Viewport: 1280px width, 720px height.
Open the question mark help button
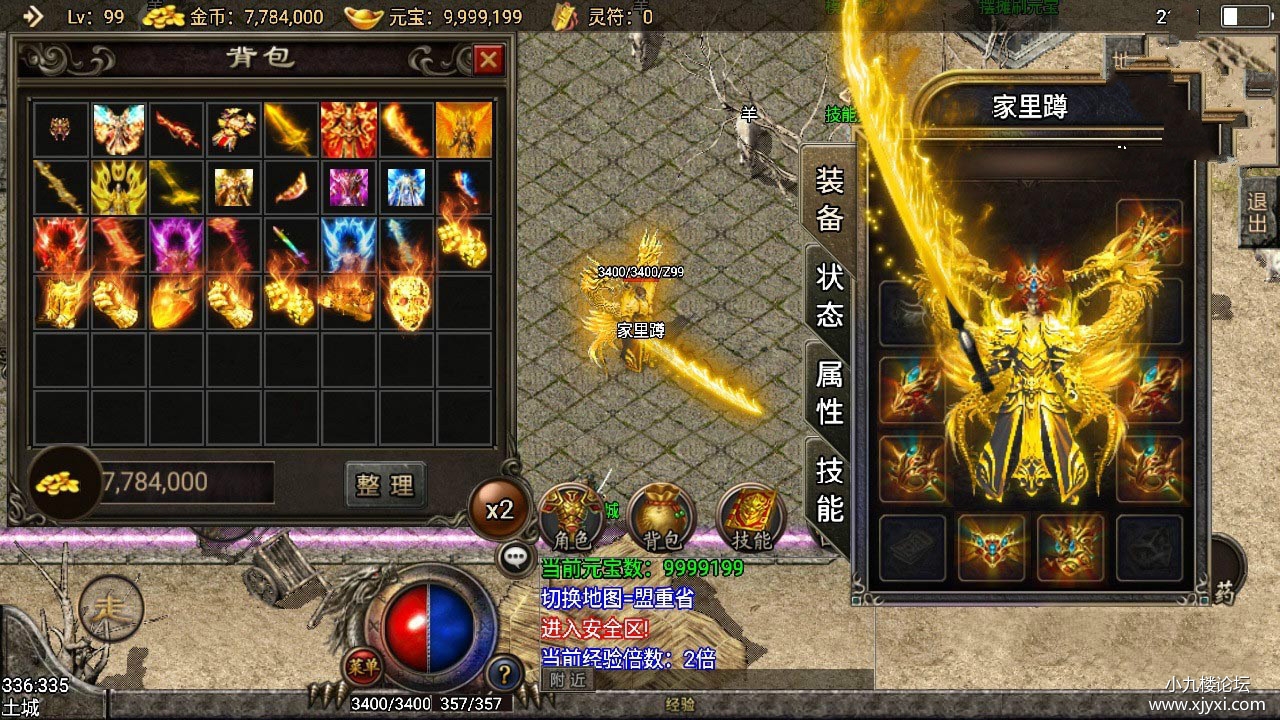[x=506, y=671]
